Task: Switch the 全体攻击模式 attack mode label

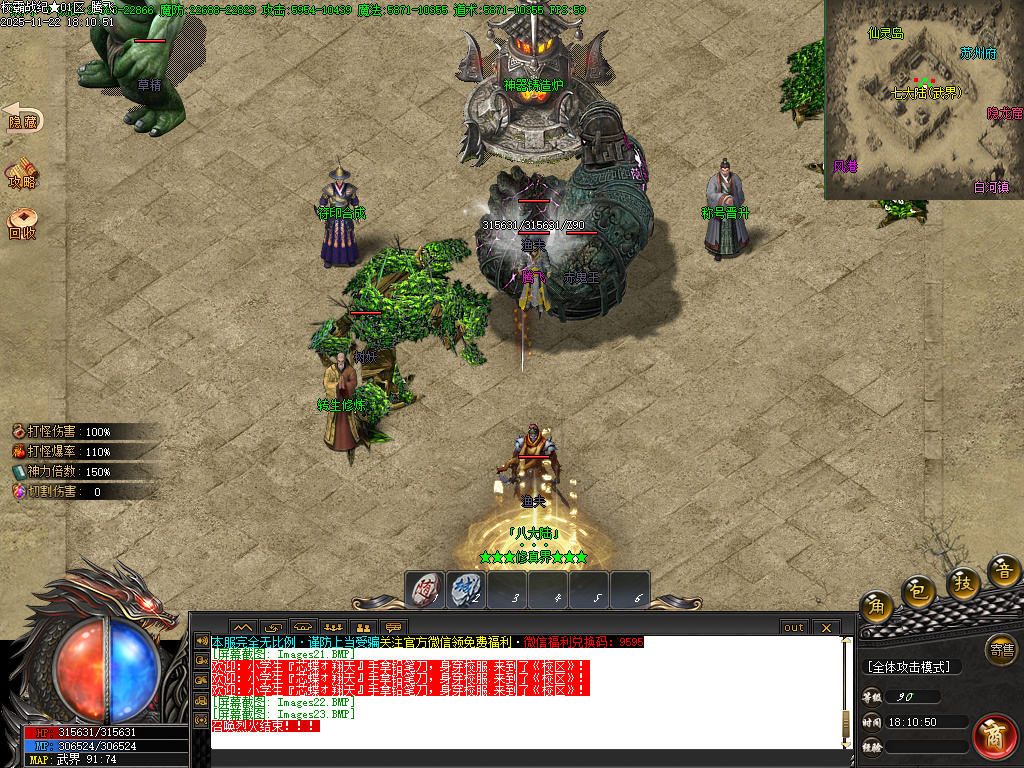Action: coord(911,667)
